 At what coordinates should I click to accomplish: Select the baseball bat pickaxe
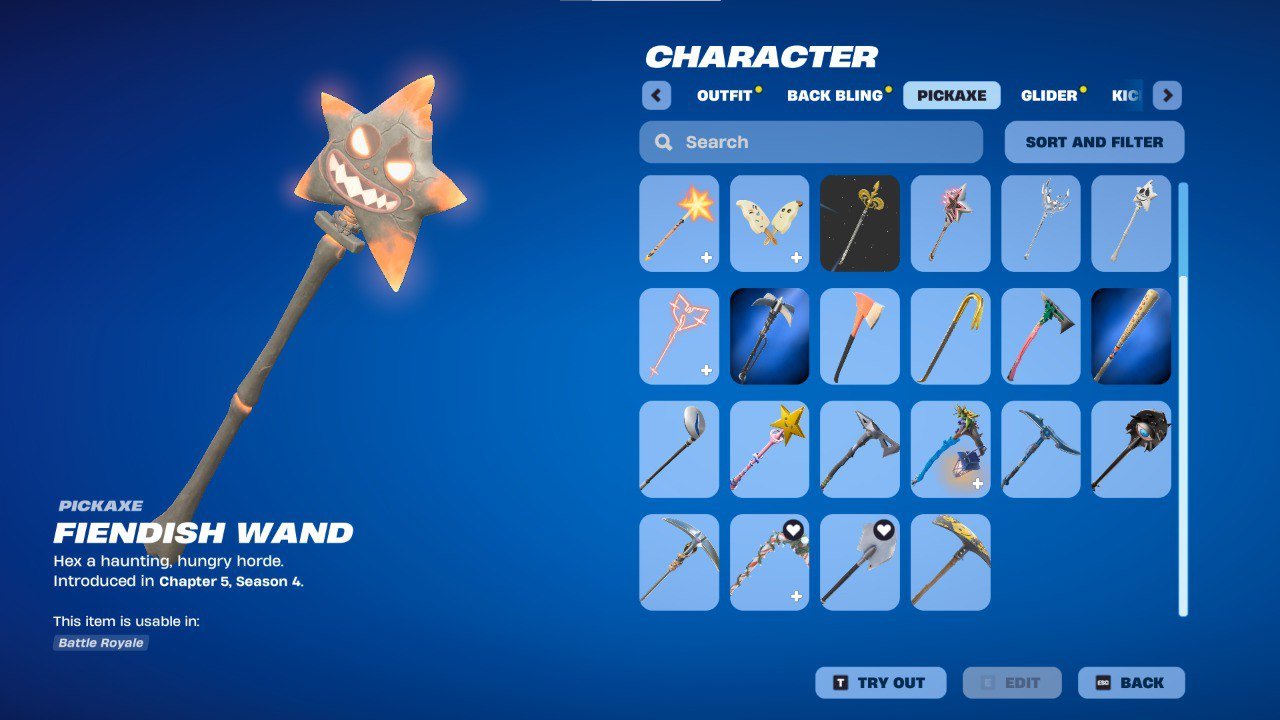(1130, 336)
